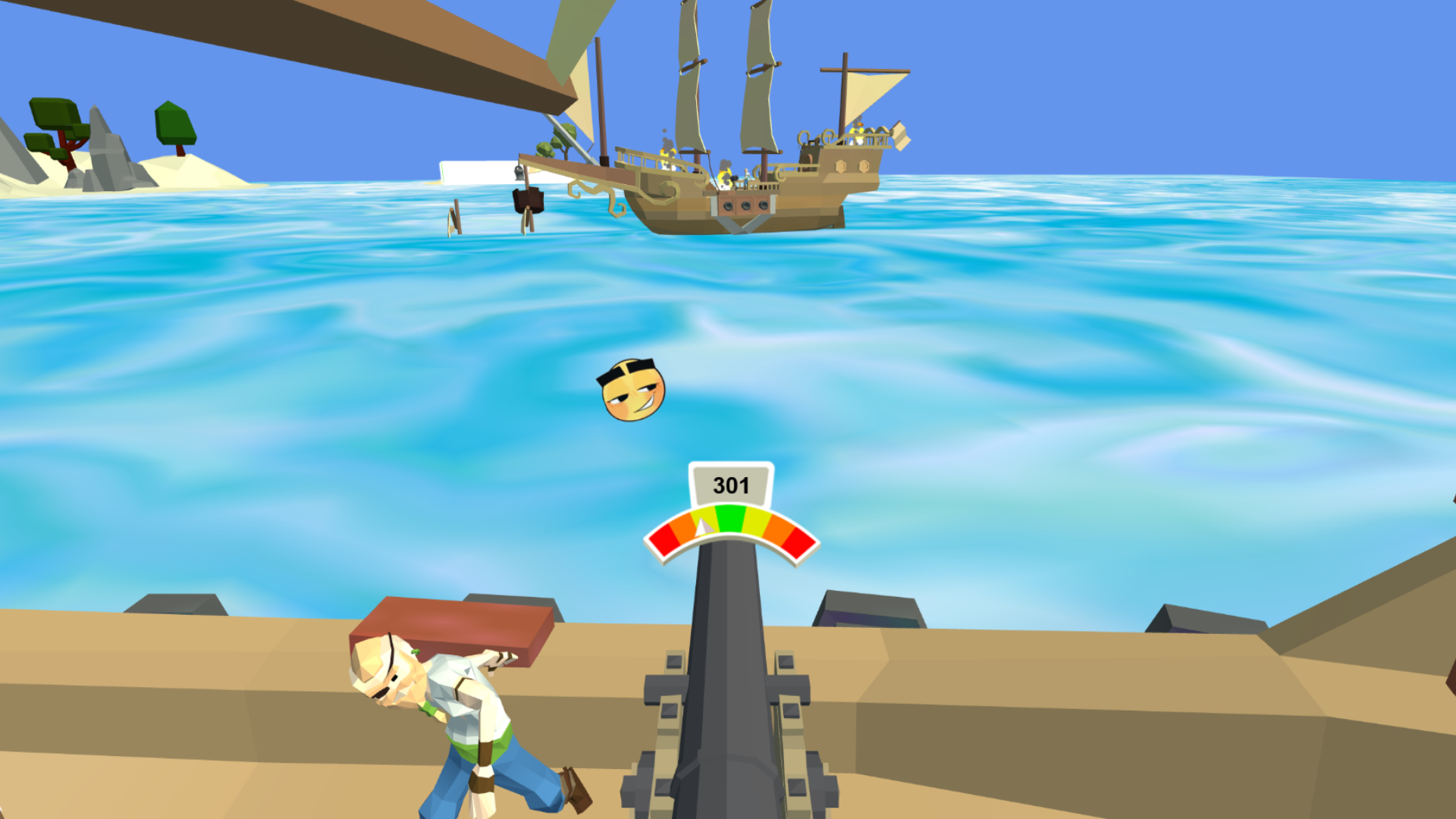Click the flag at the enemy ship's stern
The image size is (1456, 819).
pyautogui.click(x=899, y=134)
